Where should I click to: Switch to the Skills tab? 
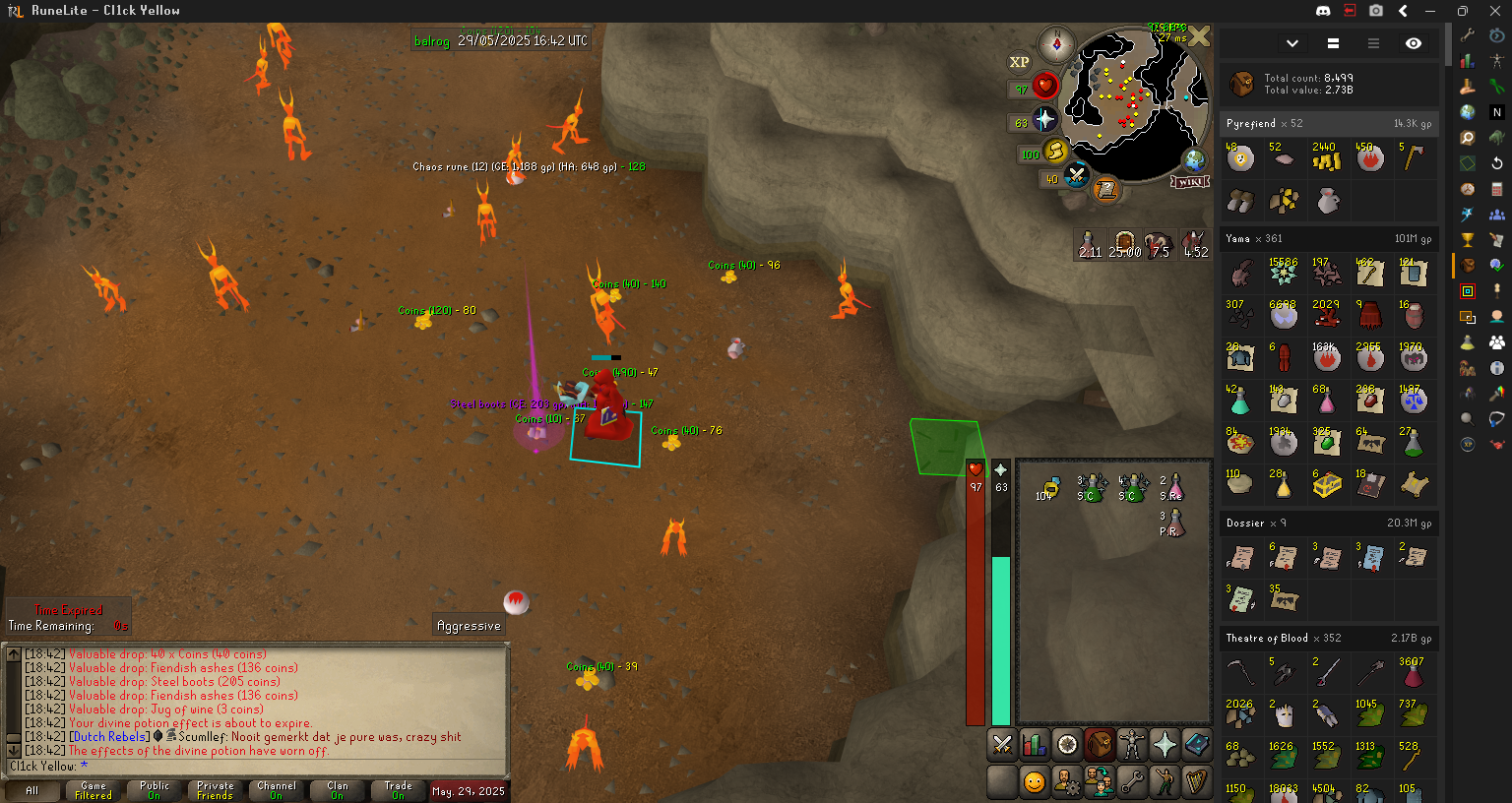click(1035, 745)
